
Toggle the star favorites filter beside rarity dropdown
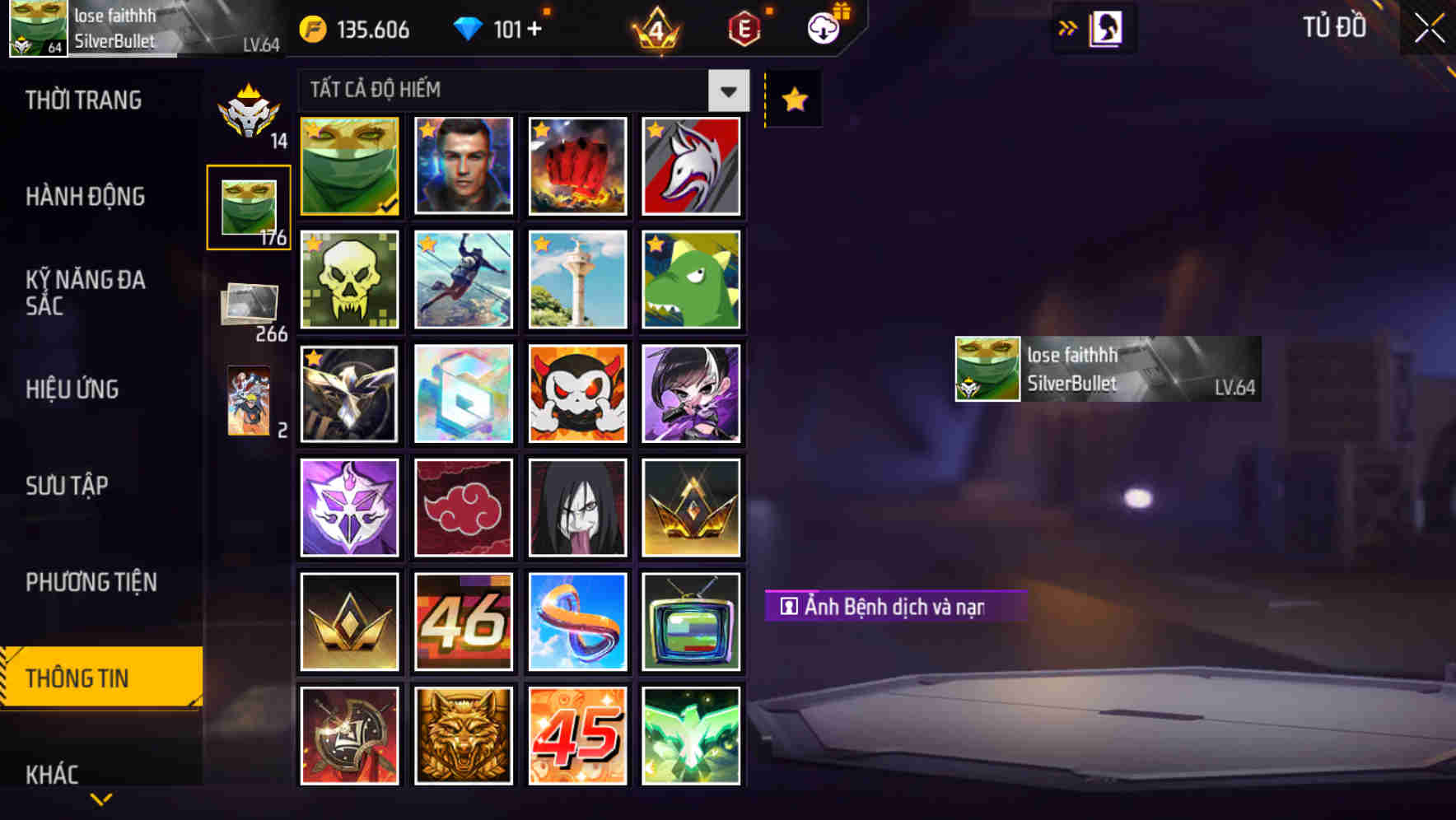pyautogui.click(x=792, y=99)
